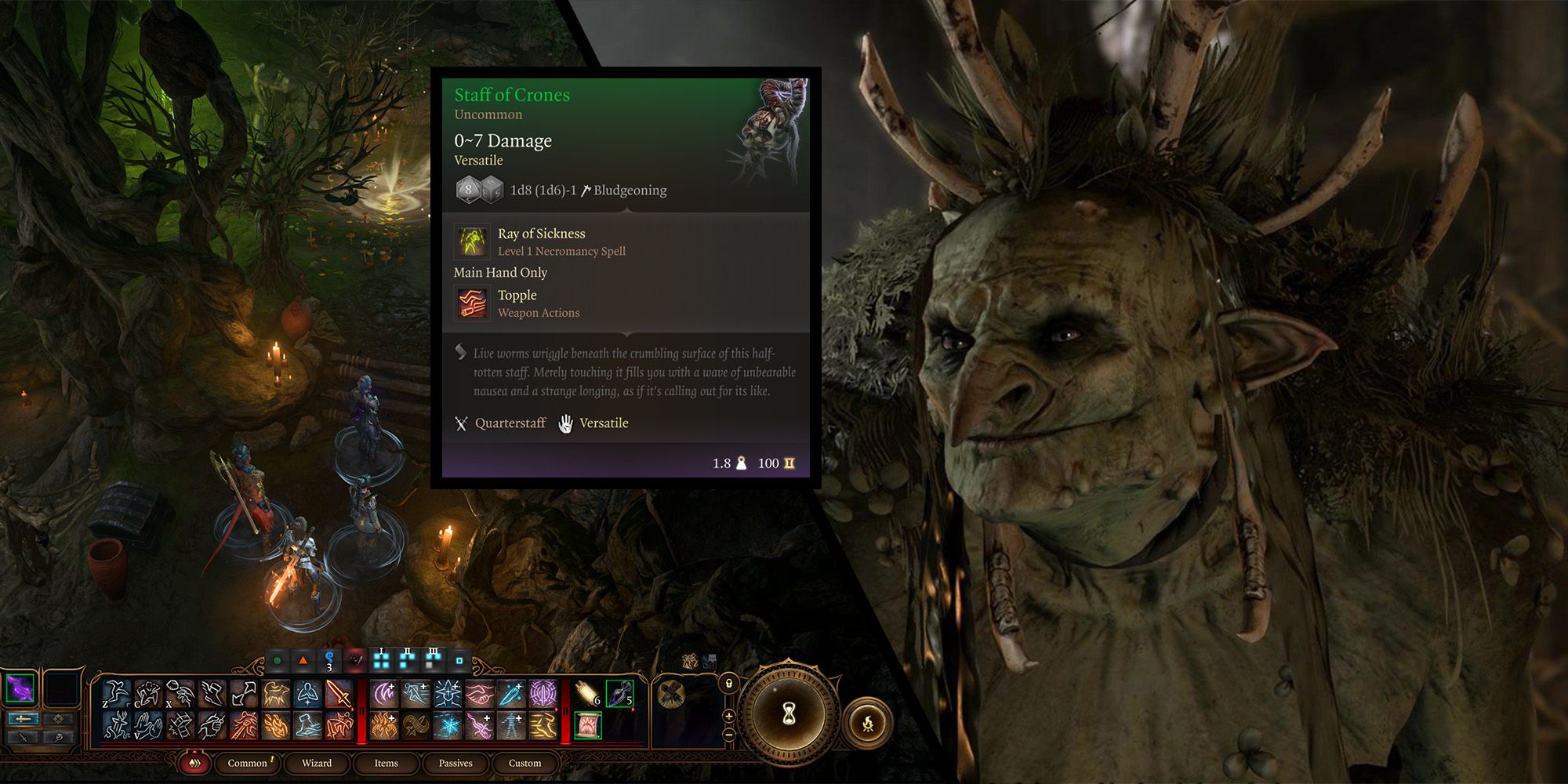Click the red chevrons button beside Common
The width and height of the screenshot is (1568, 784).
[195, 763]
